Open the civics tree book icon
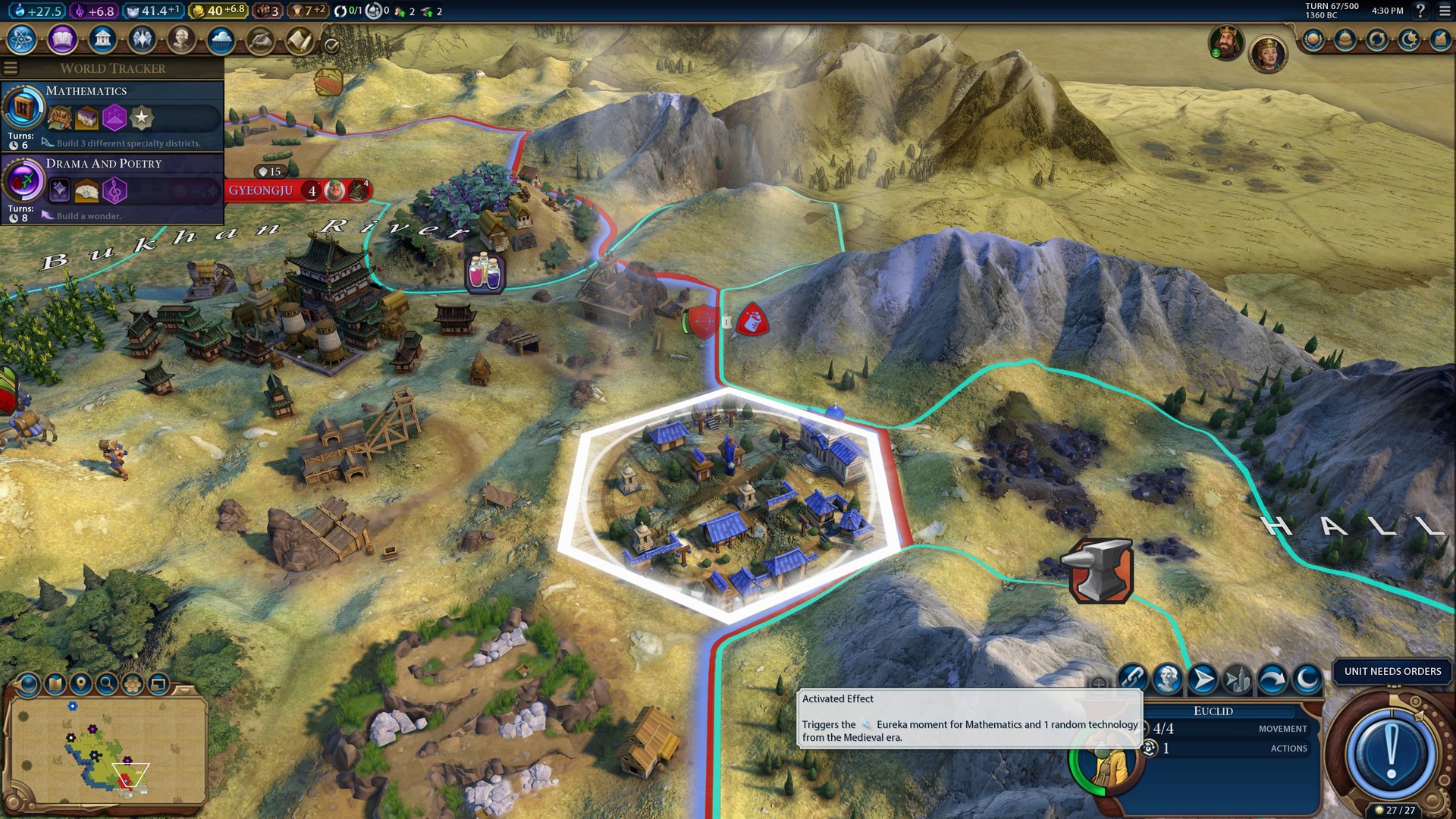The height and width of the screenshot is (819, 1456). [62, 39]
